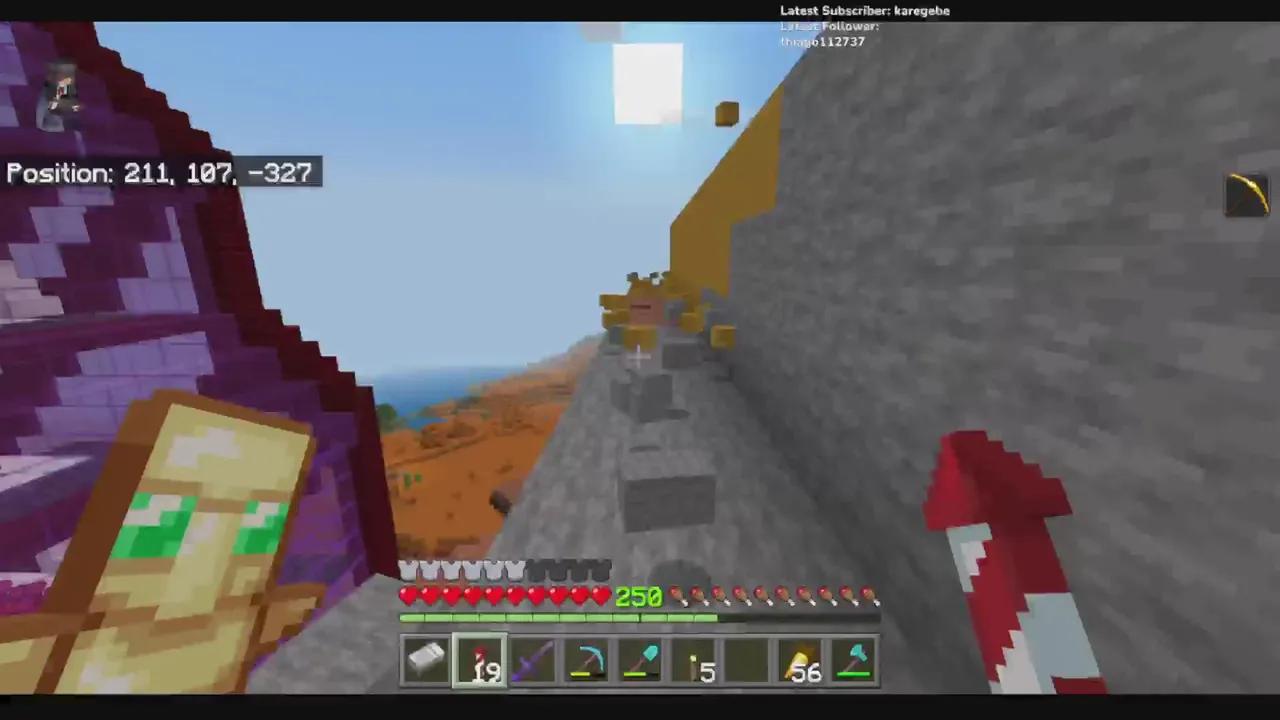The image size is (1280, 720).
Task: Select the diamond shovel in the hotbar
Action: click(x=641, y=660)
